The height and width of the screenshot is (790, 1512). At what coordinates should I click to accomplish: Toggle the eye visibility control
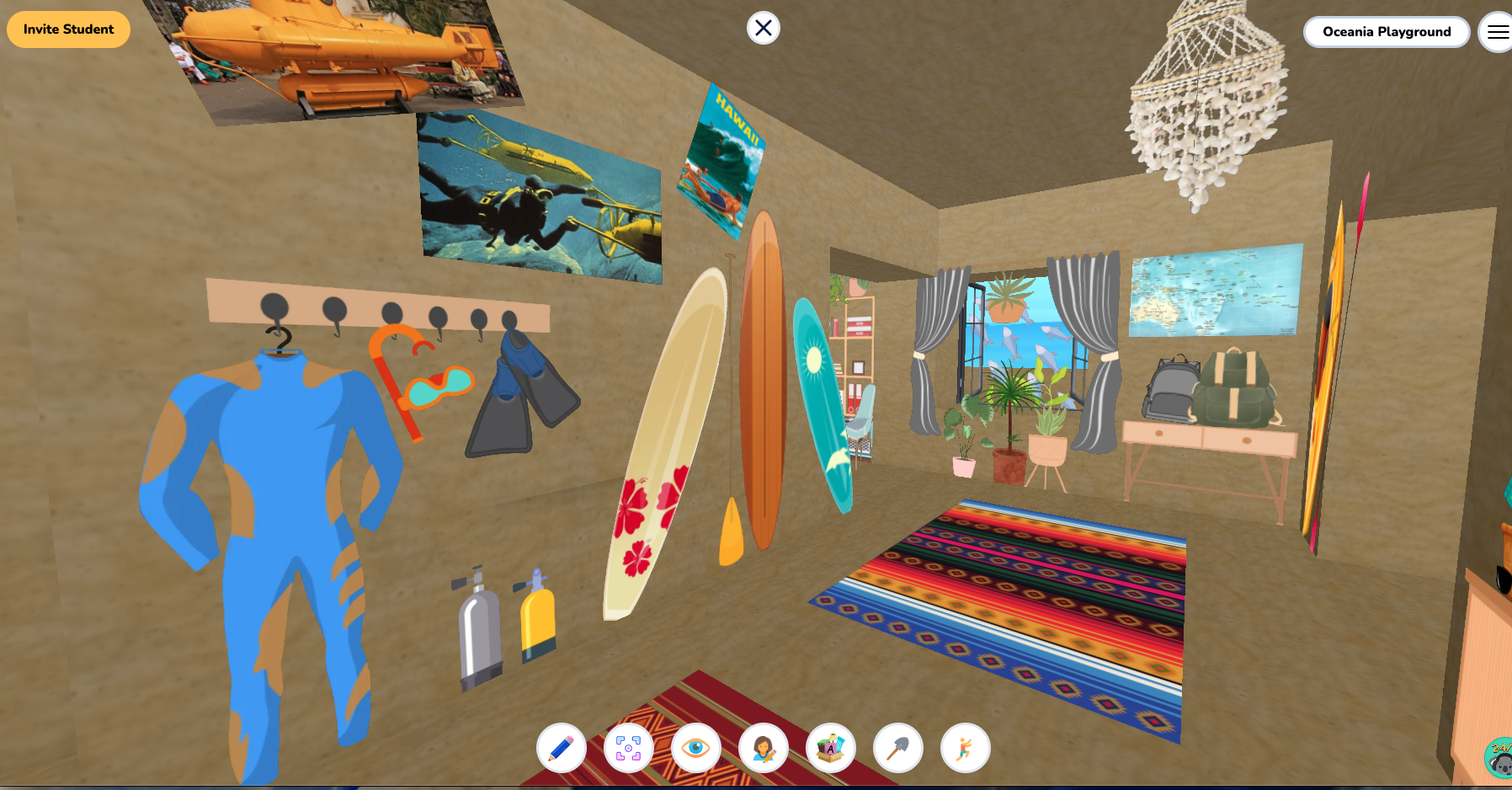pos(696,748)
